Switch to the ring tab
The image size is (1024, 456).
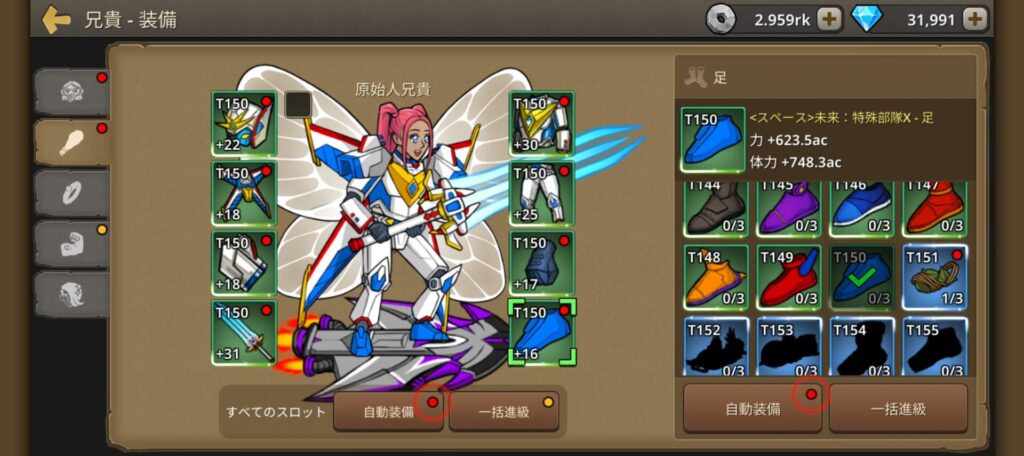point(72,192)
